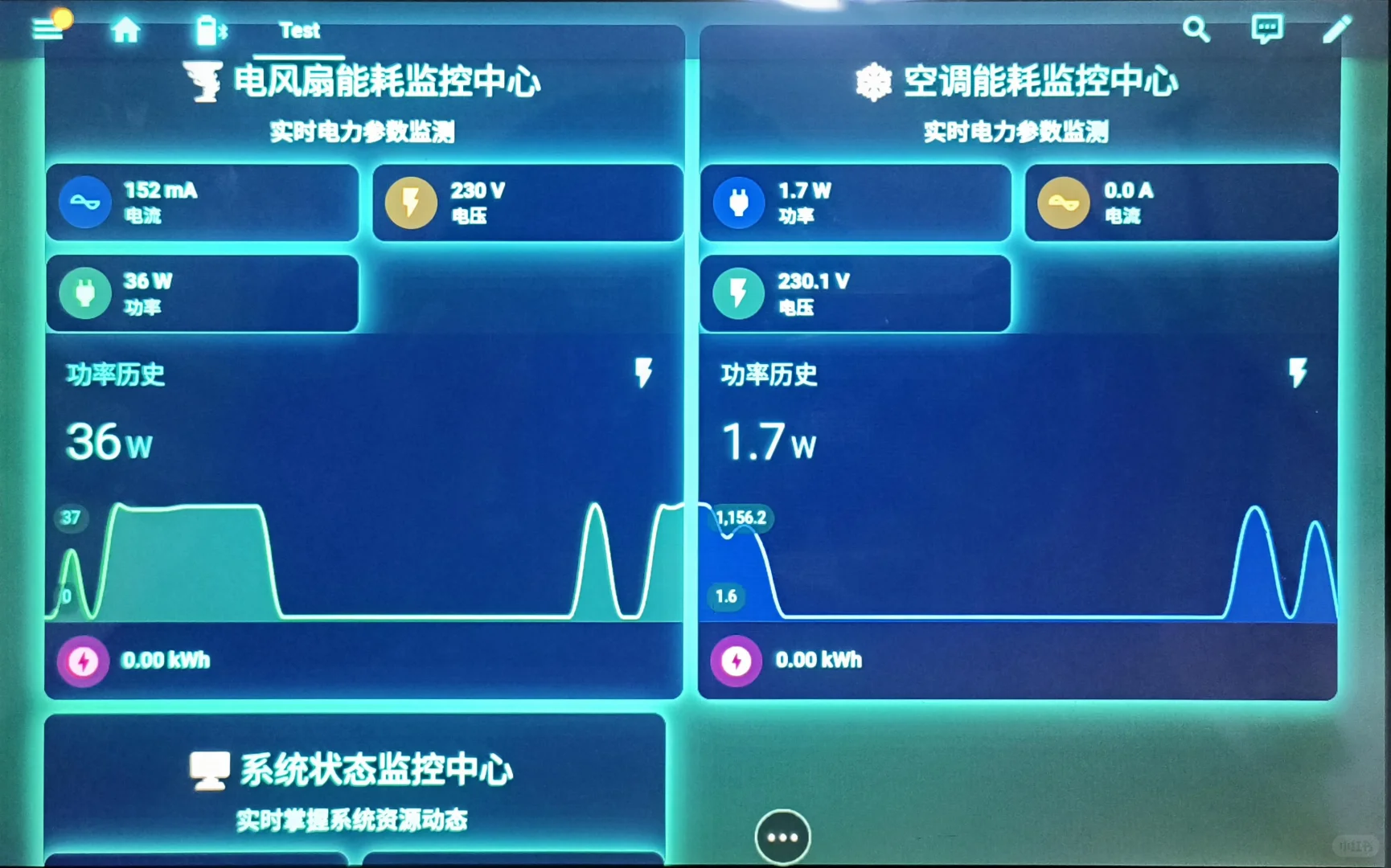Screen dimensions: 1391x868
Task: Click the search magnifier button
Action: [1196, 29]
